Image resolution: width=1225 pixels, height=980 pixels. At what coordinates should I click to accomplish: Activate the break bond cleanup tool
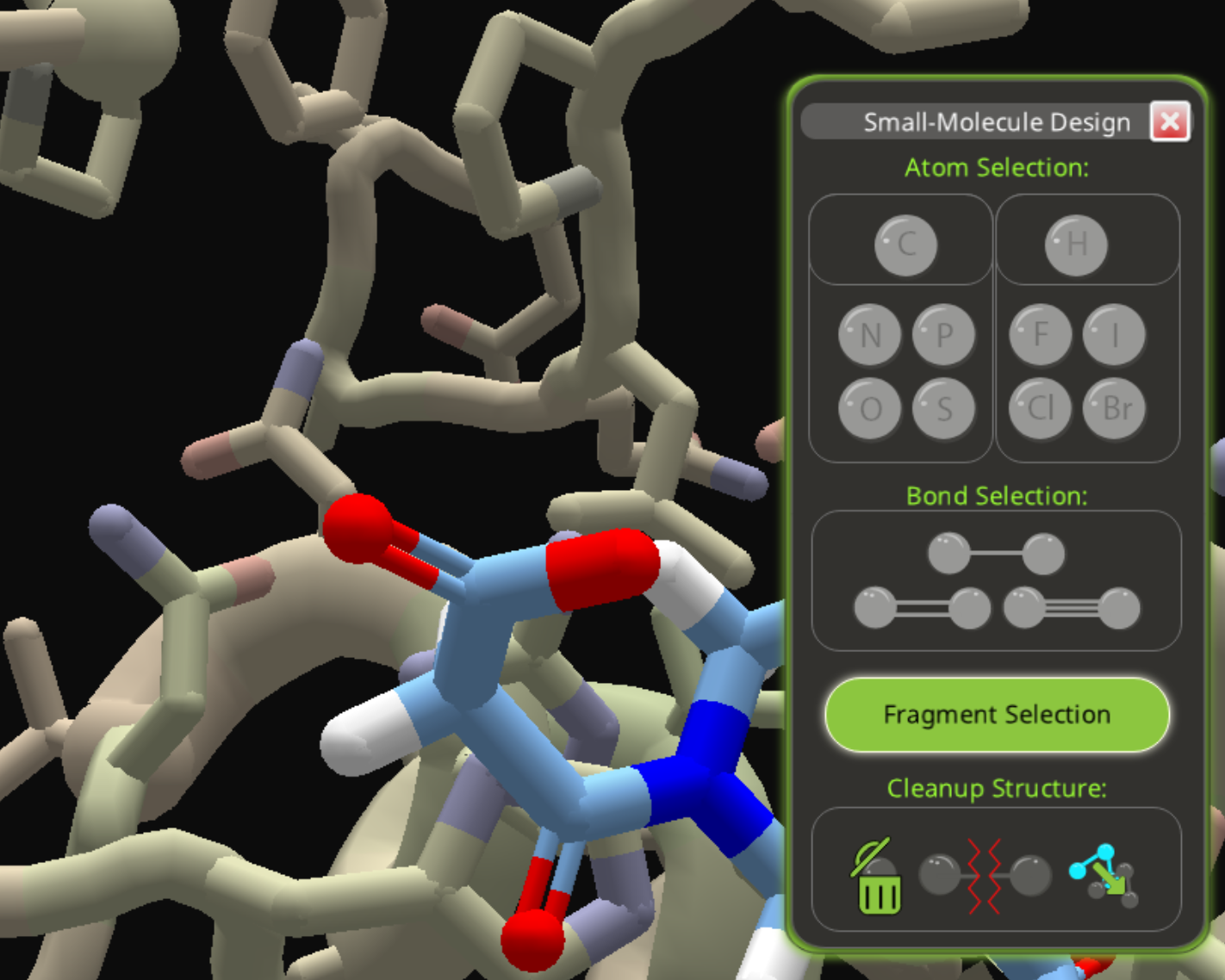tap(985, 877)
